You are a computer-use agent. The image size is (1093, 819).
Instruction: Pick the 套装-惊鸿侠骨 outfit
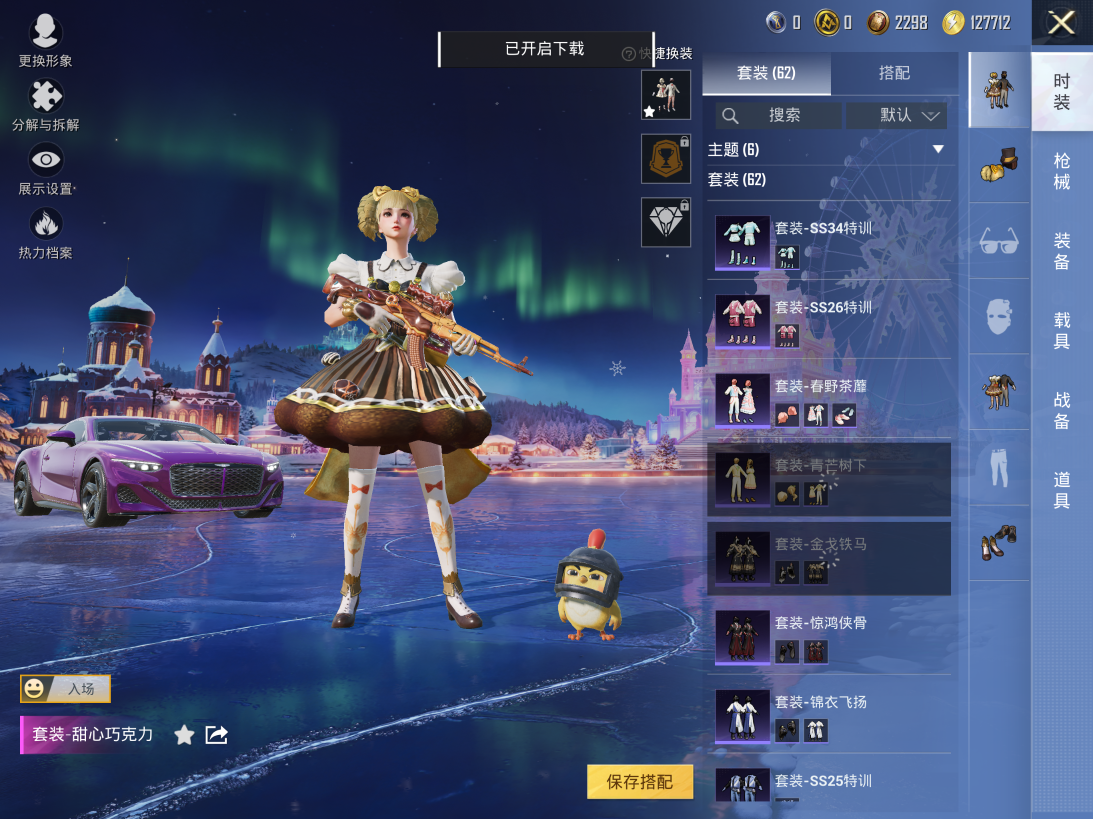coord(828,637)
